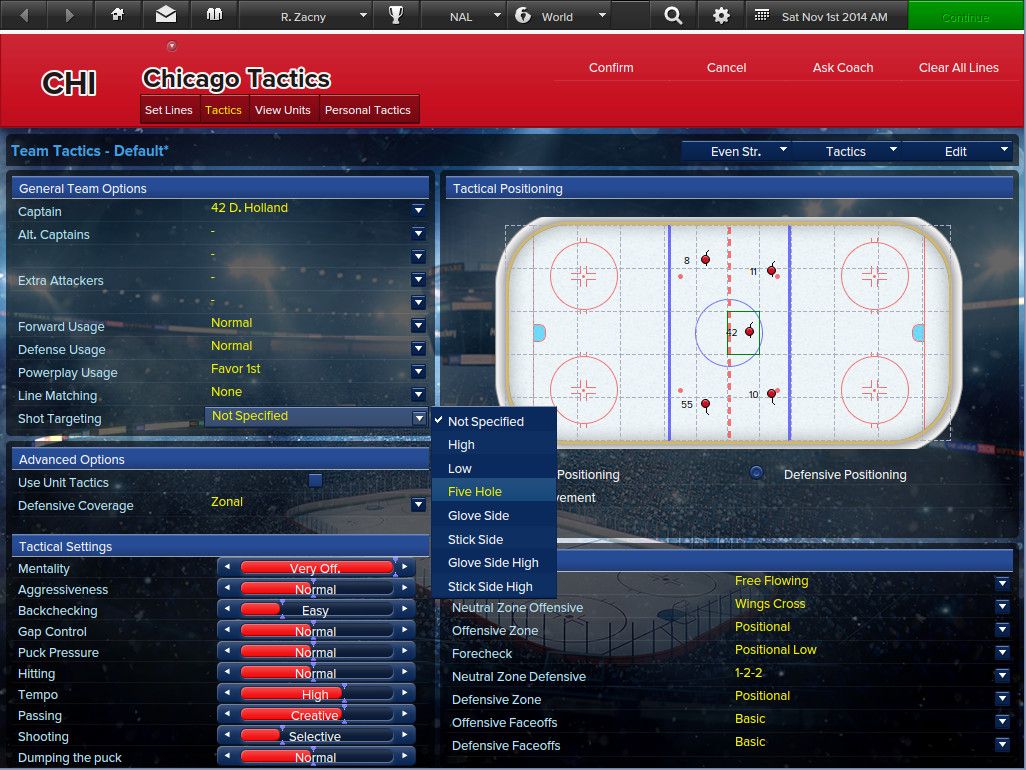Choose the High shot targeting option
The width and height of the screenshot is (1026, 770).
461,445
